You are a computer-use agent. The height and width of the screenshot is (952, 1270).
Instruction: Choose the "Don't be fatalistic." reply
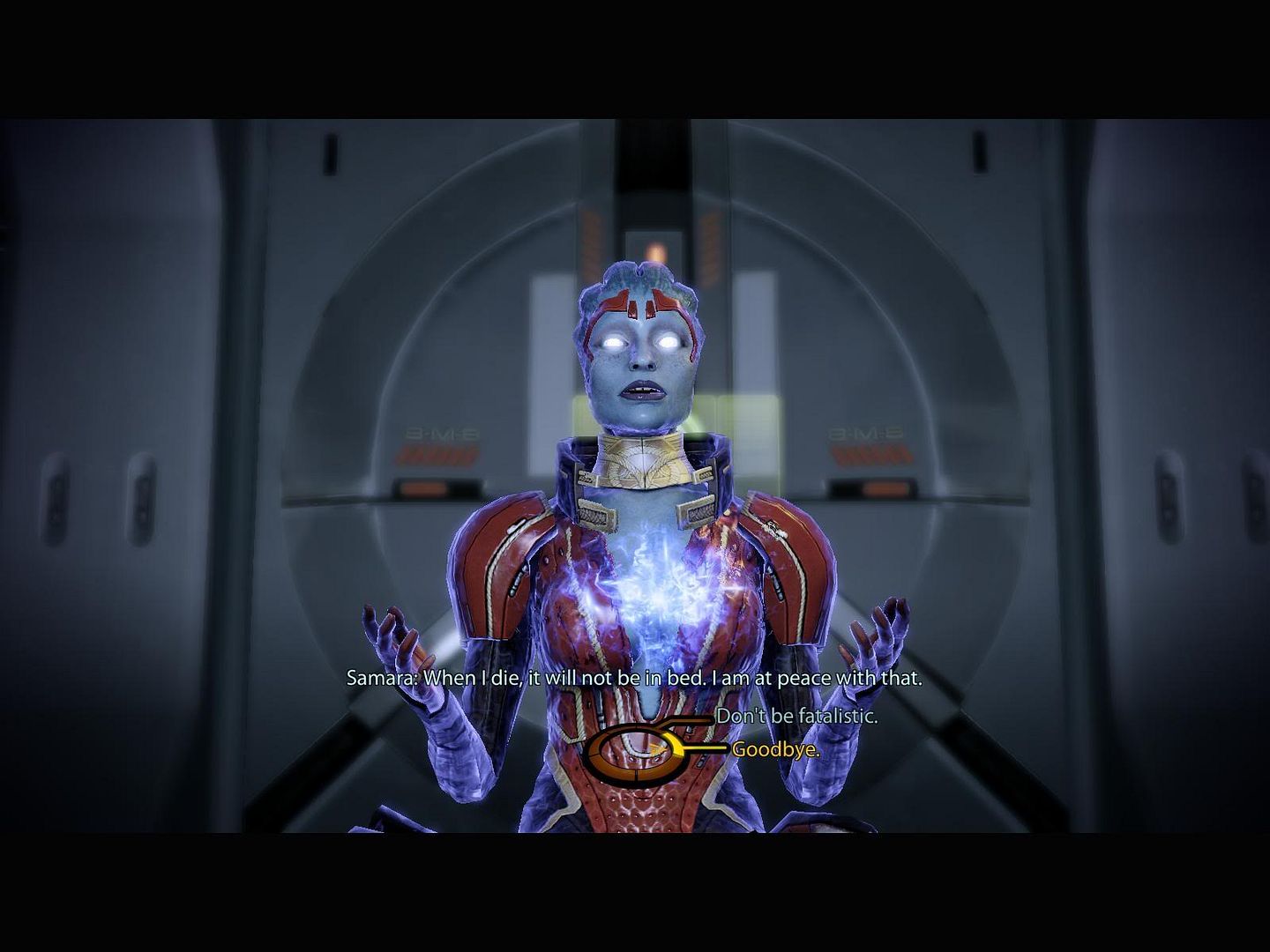[x=796, y=716]
